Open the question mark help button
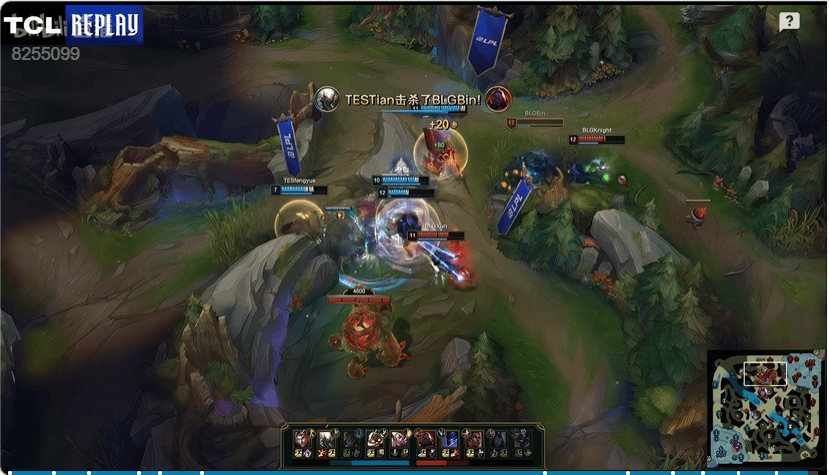The image size is (829, 475). coord(789,22)
